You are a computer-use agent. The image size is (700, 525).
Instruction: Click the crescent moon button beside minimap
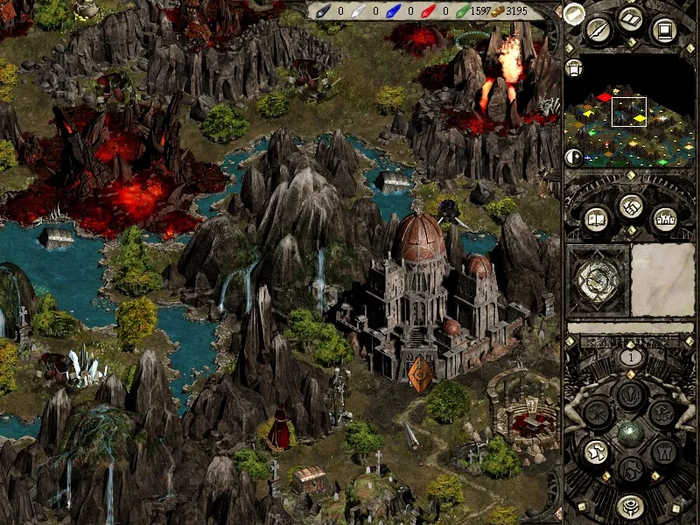[574, 157]
